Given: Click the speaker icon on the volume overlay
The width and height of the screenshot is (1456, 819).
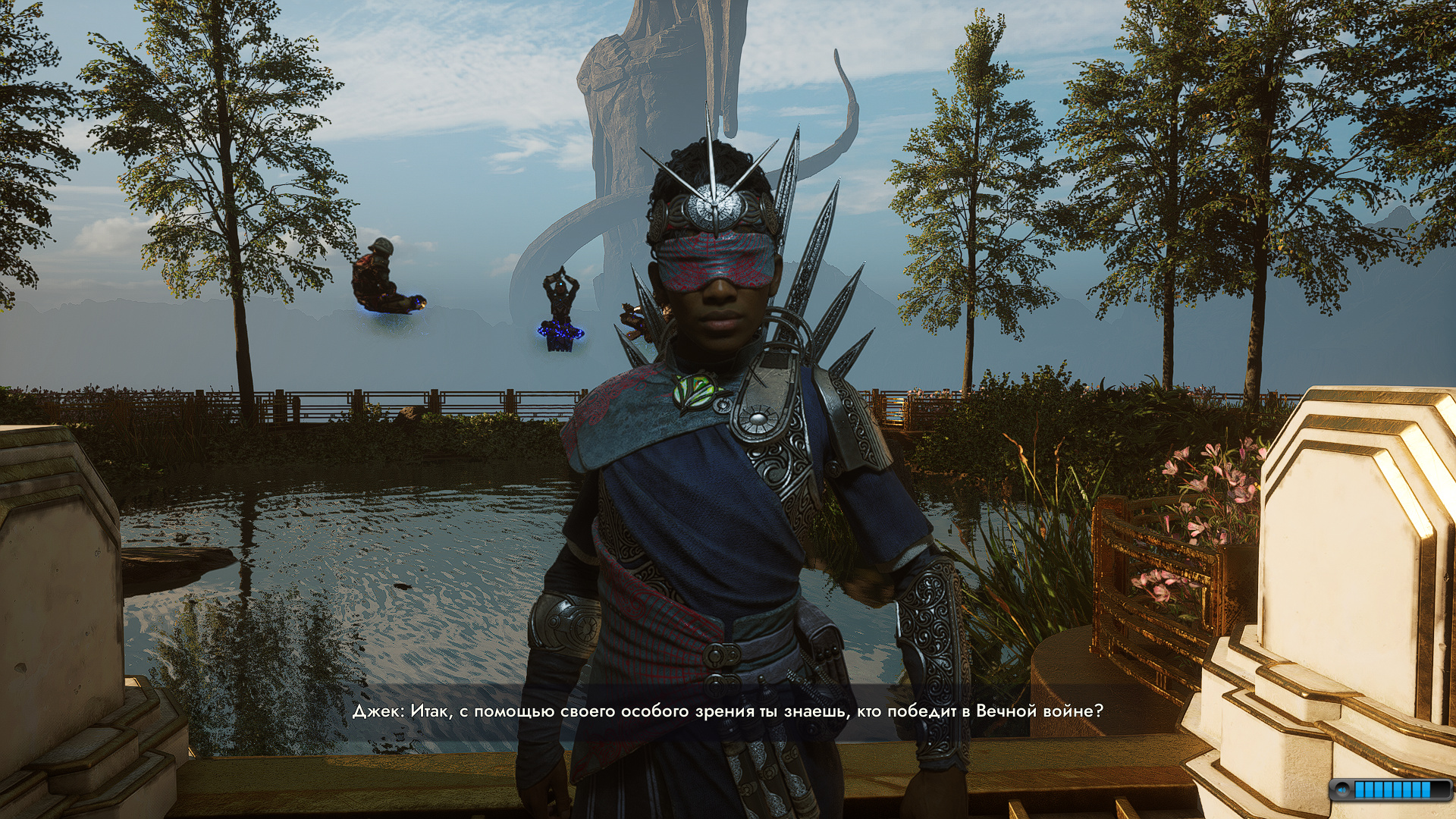Looking at the screenshot, I should pyautogui.click(x=1343, y=790).
